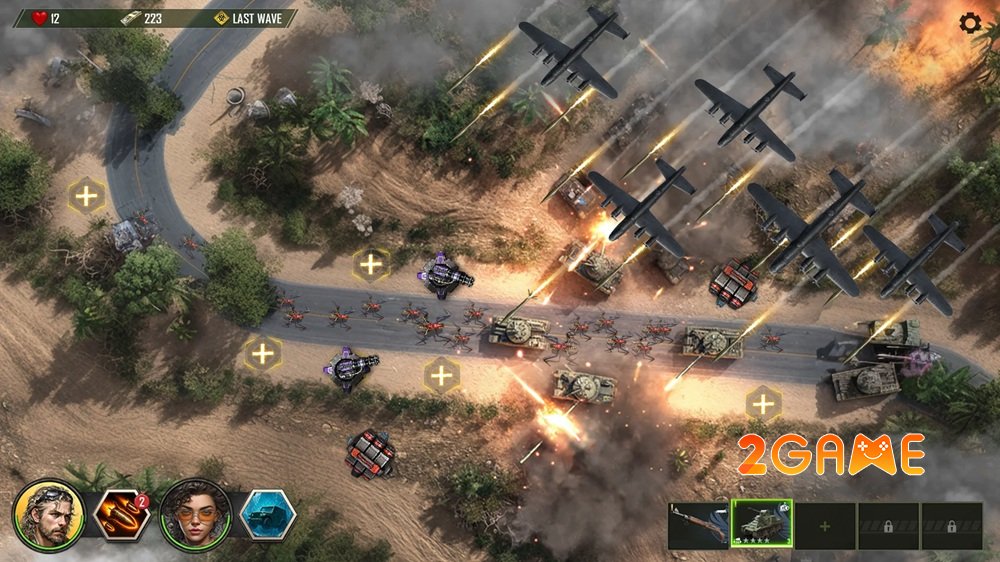Choose the rifle unit slot
The width and height of the screenshot is (1000, 562).
point(699,525)
